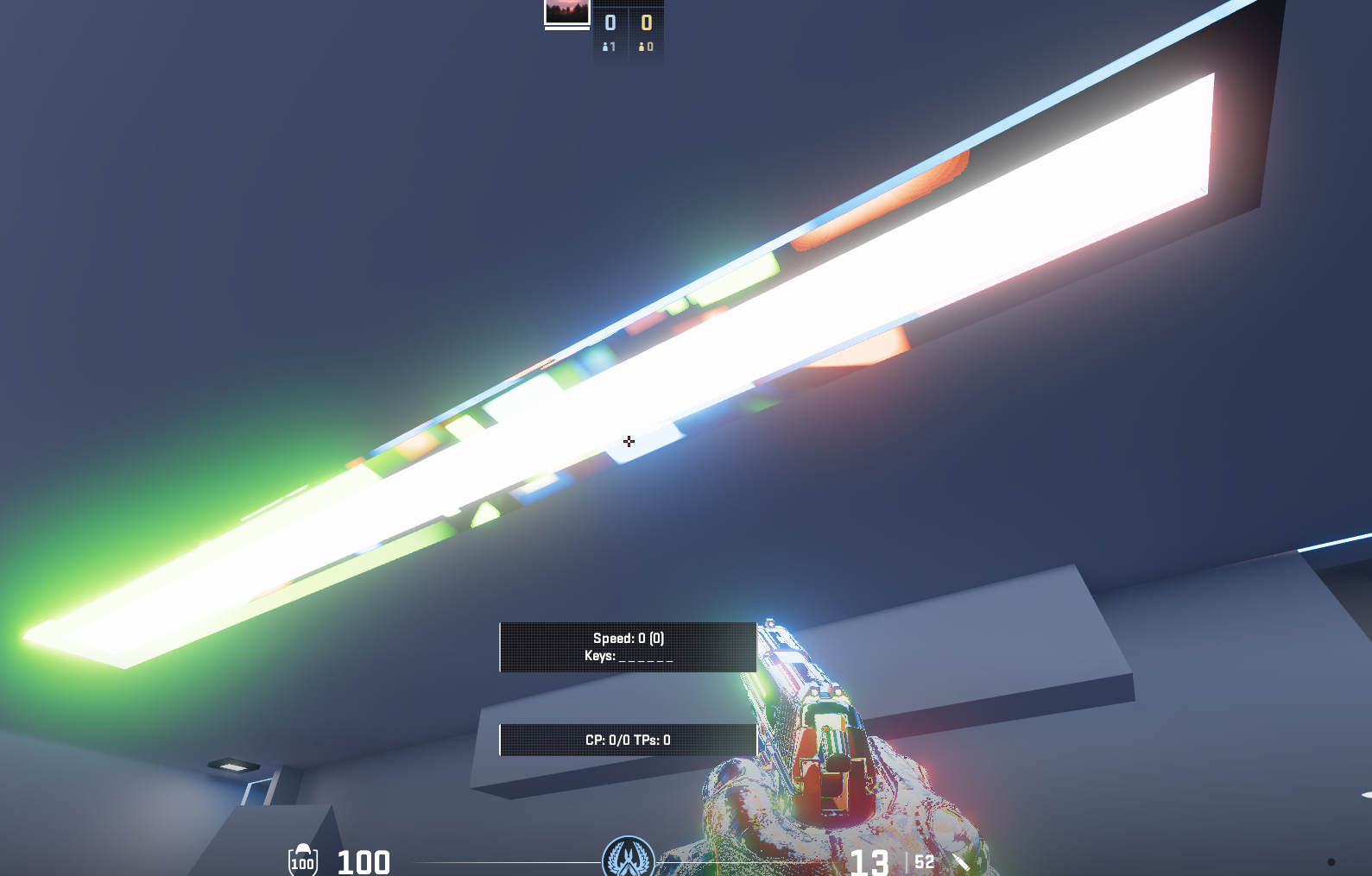Click the CP: 0/0 TPs: 0 panel
Viewport: 1372px width, 876px height.
[x=628, y=740]
